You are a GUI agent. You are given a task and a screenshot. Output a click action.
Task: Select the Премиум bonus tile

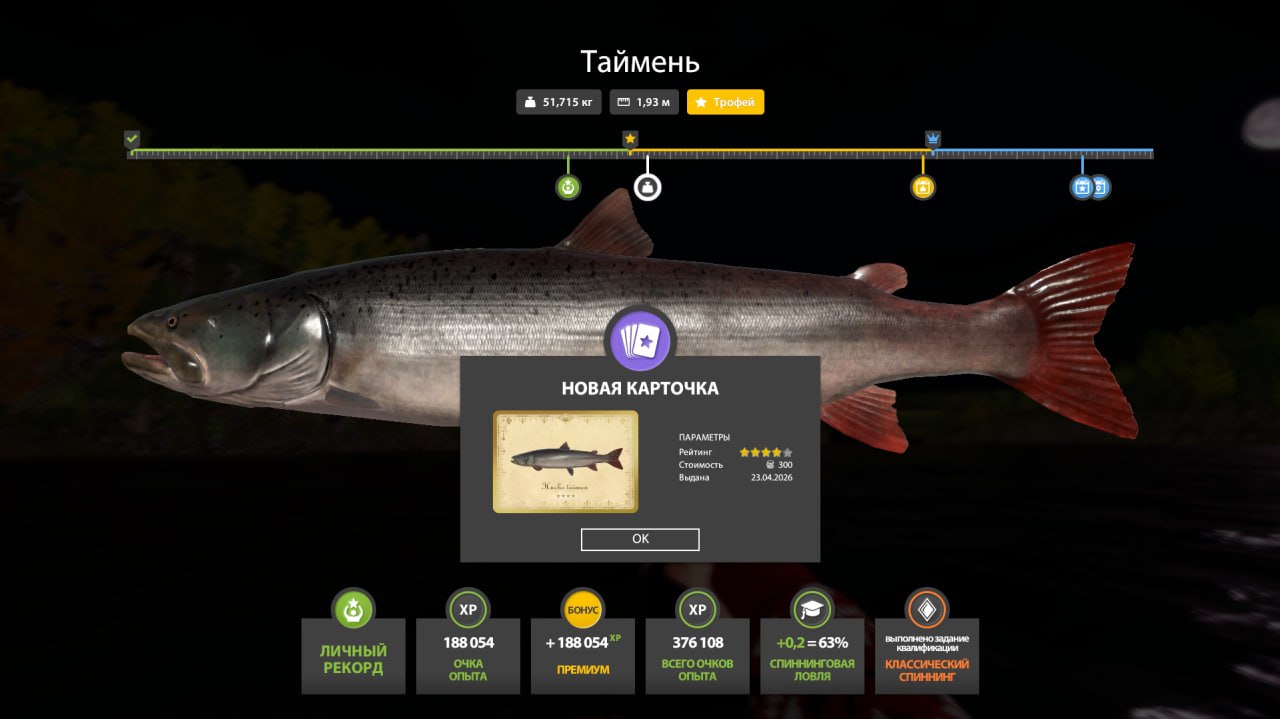pos(583,655)
